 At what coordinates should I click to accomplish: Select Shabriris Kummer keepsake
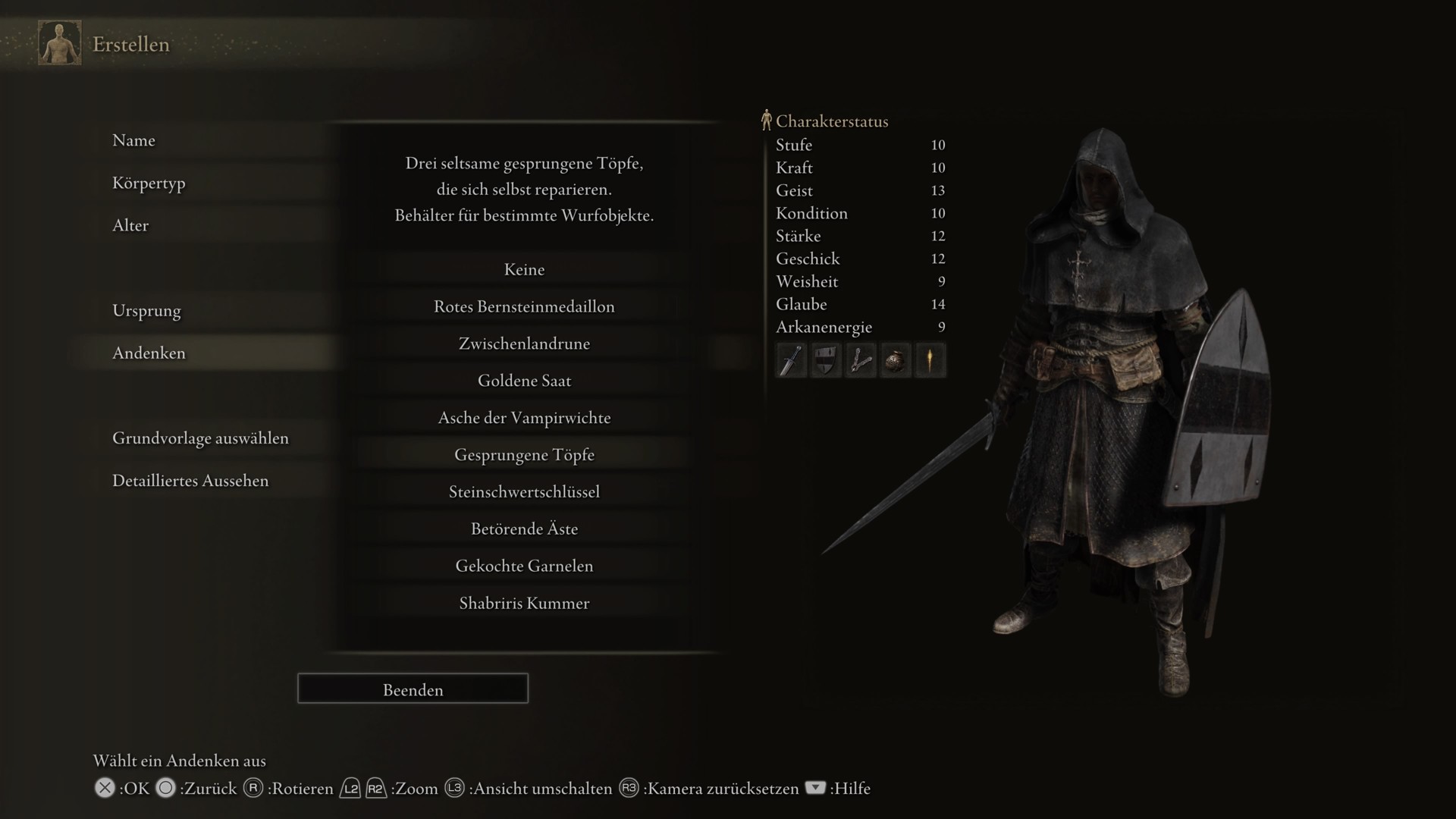(x=524, y=604)
